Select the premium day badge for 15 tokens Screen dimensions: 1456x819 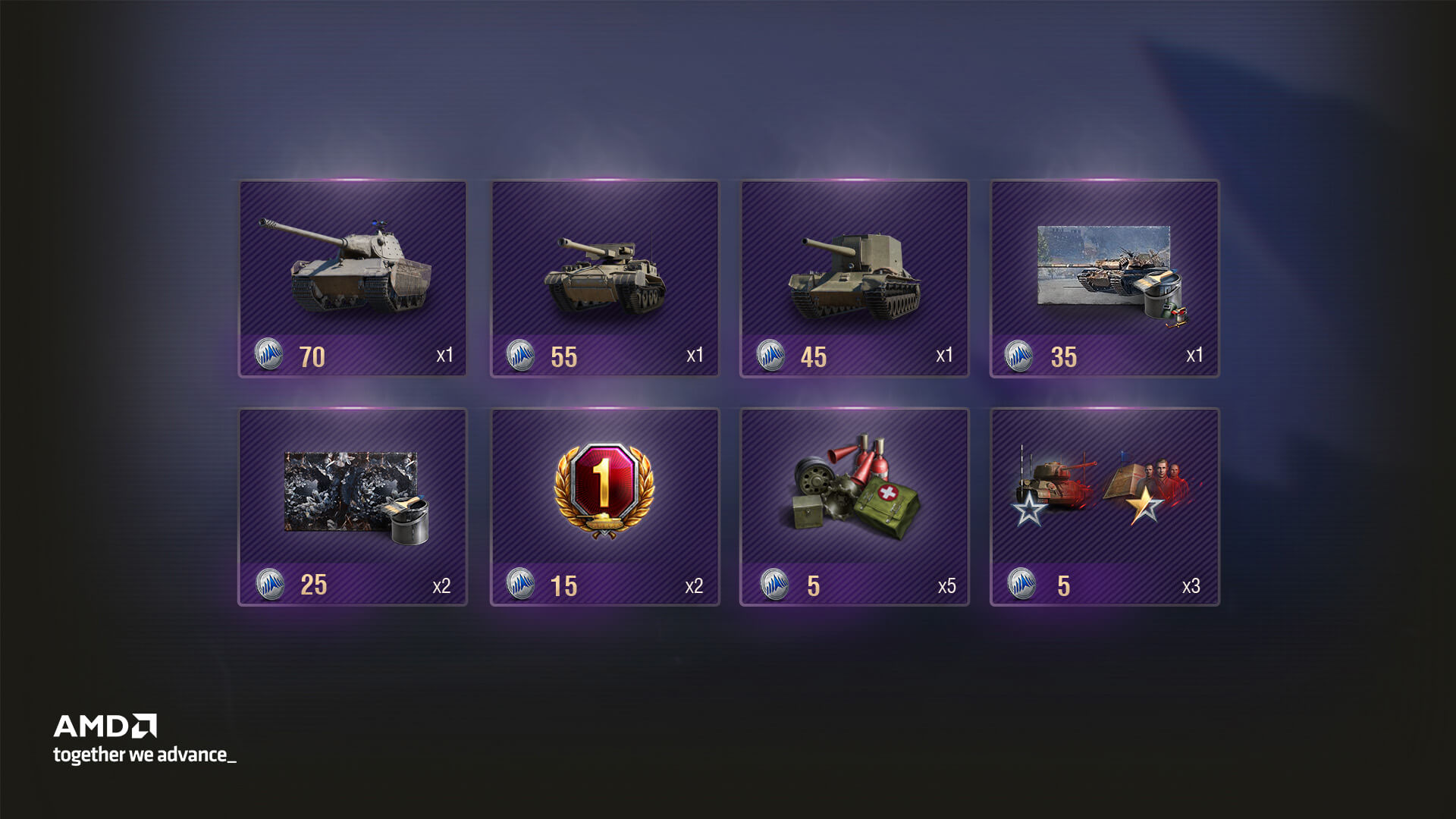click(604, 507)
